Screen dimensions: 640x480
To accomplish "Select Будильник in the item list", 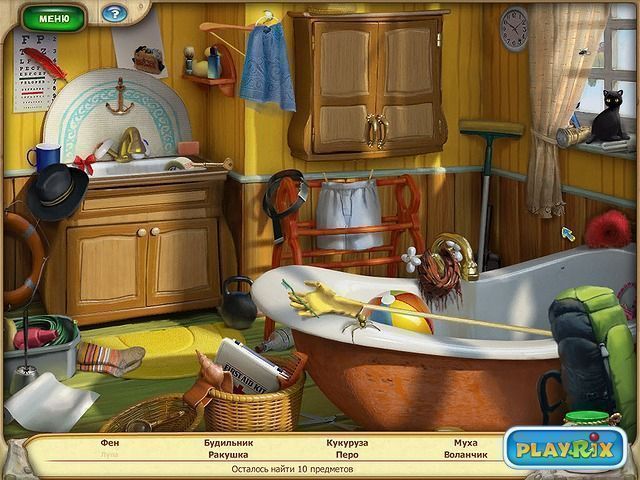I will click(228, 442).
